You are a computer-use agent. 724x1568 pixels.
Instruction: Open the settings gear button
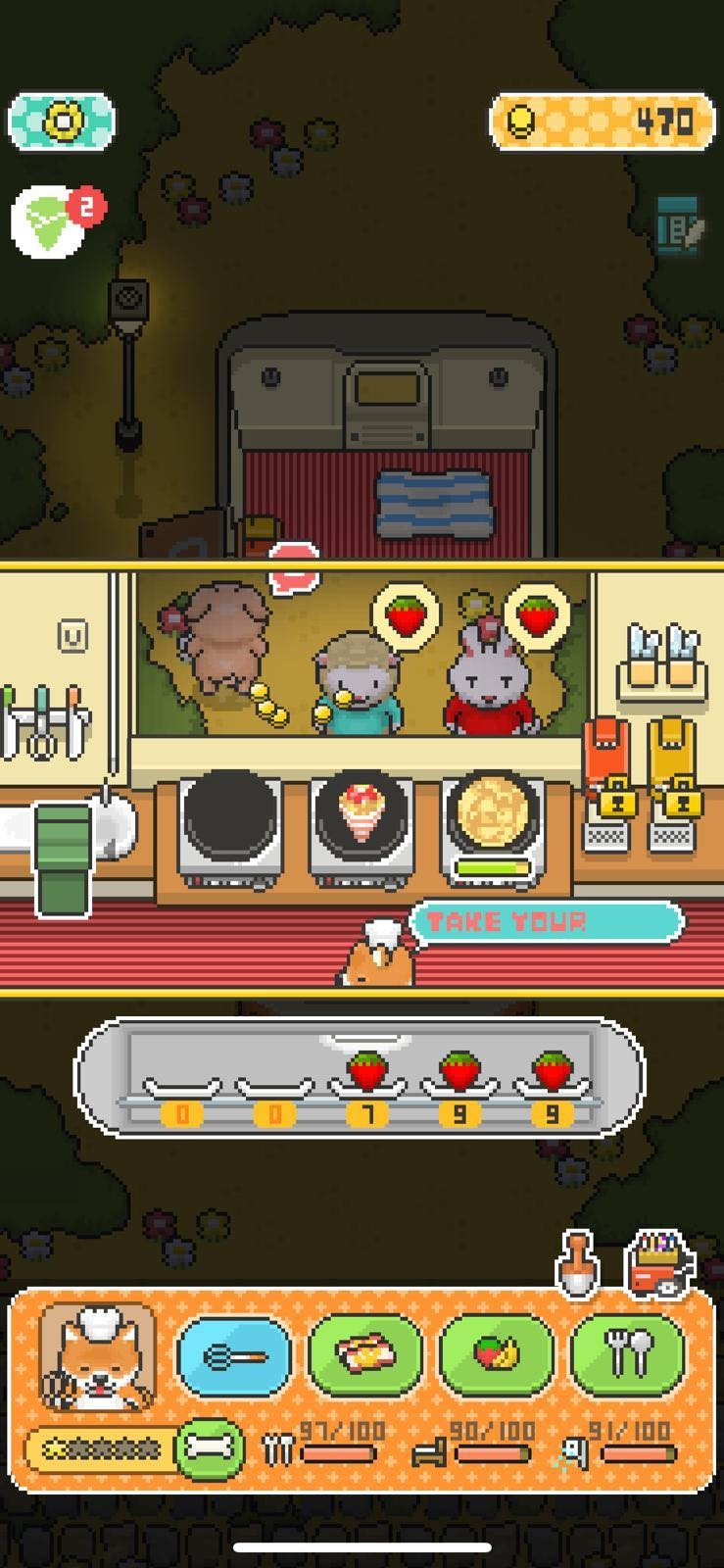(62, 122)
